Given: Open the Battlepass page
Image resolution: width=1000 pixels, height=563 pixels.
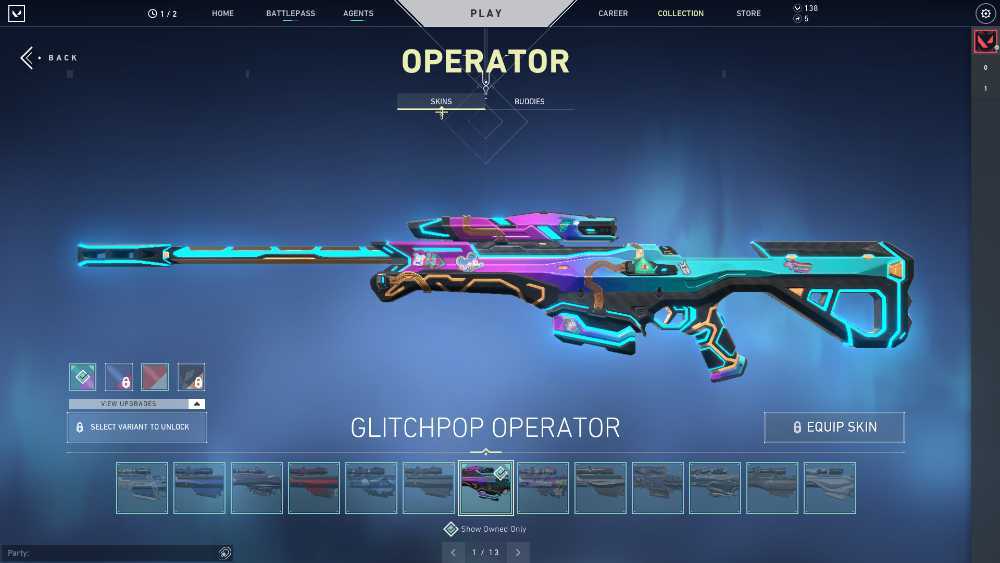Looking at the screenshot, I should (x=288, y=14).
